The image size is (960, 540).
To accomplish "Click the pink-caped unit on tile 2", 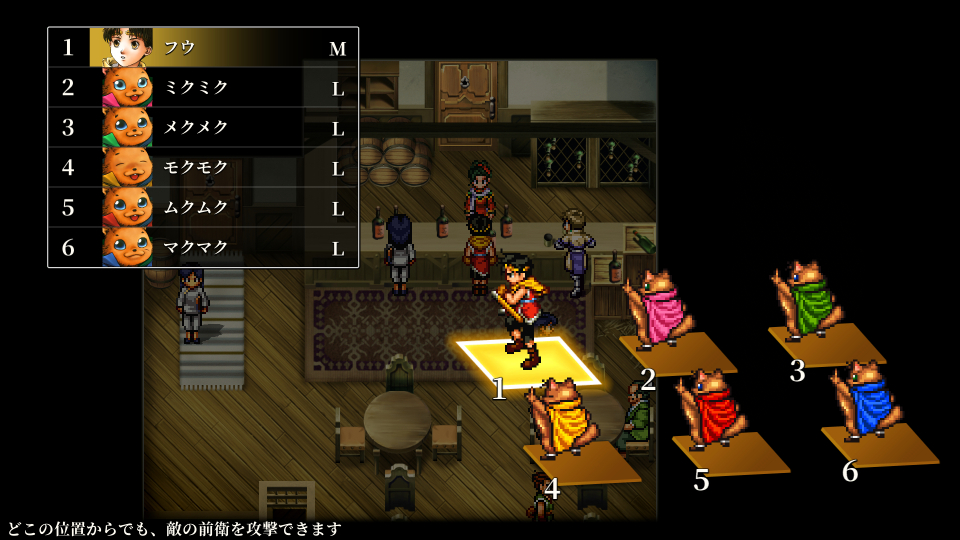I will pyautogui.click(x=657, y=311).
